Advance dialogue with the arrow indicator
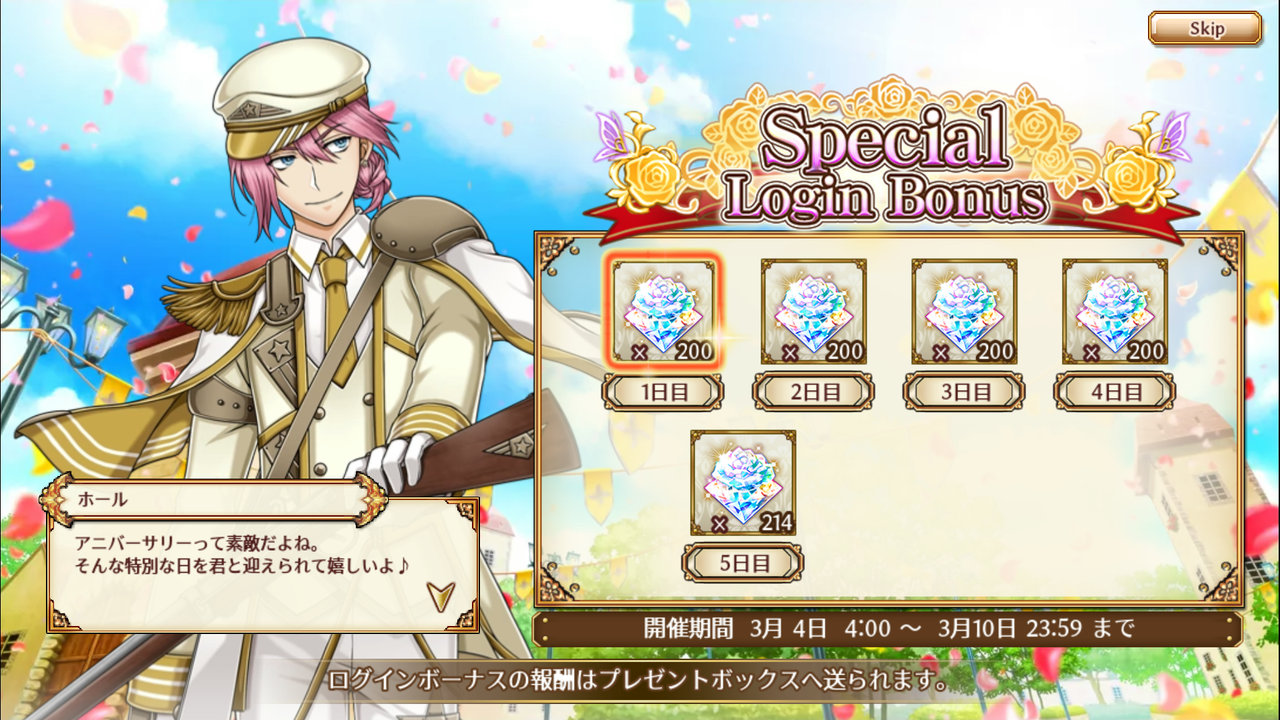This screenshot has height=720, width=1280. pos(440,595)
